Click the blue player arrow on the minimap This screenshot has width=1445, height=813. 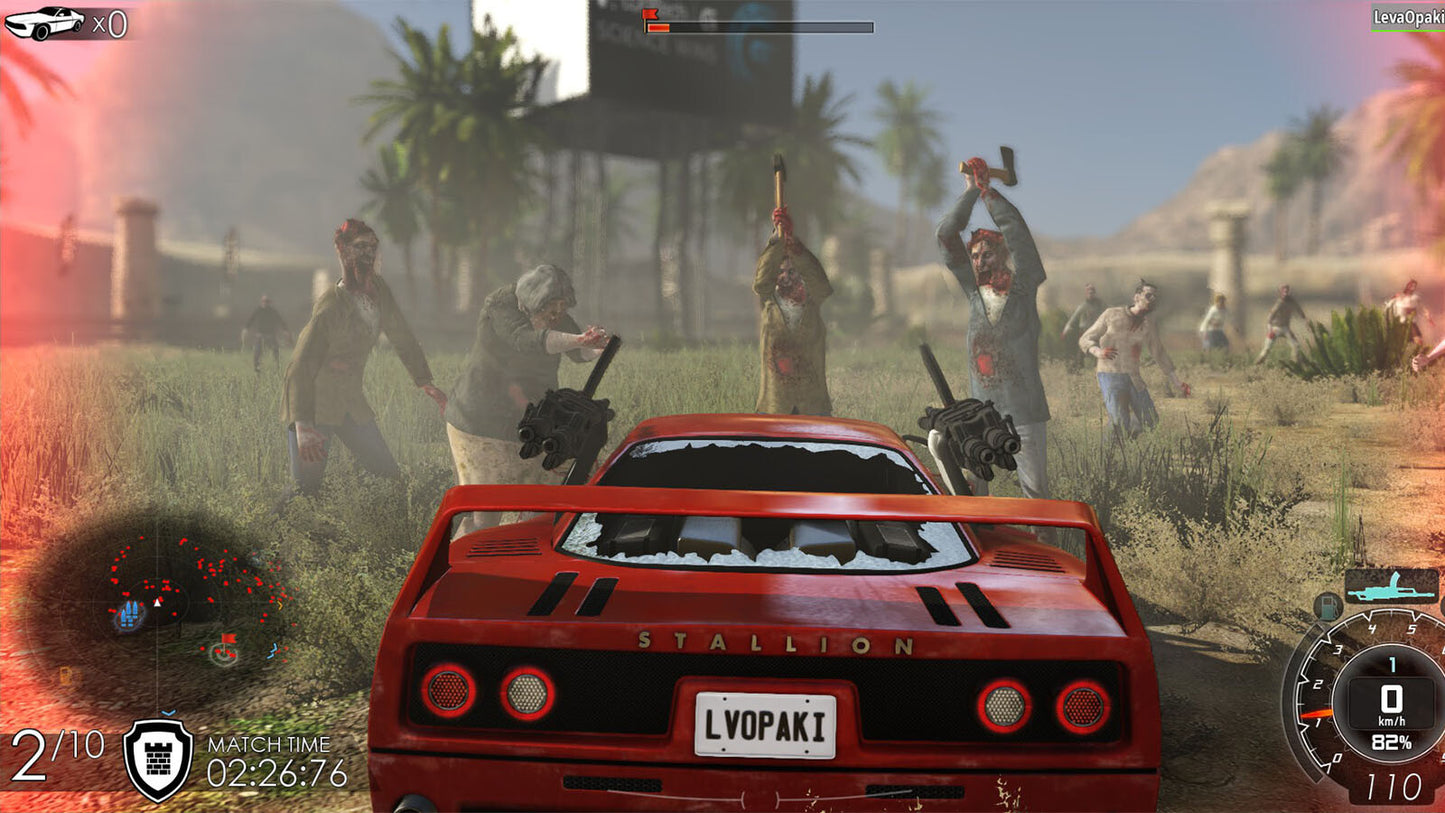(x=157, y=603)
